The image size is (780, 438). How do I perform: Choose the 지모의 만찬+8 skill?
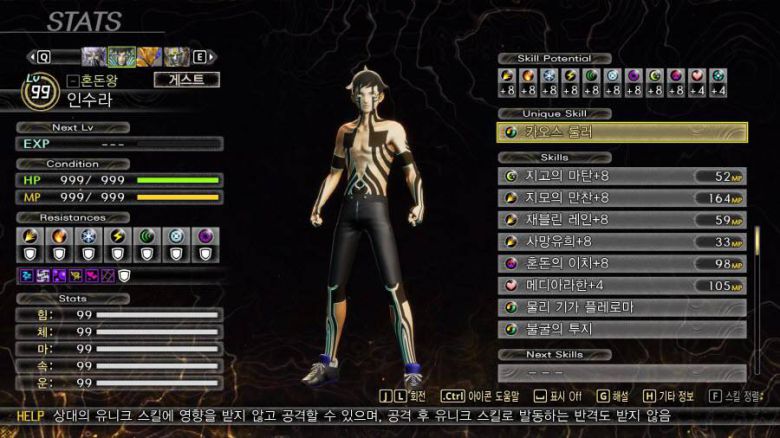(622, 198)
